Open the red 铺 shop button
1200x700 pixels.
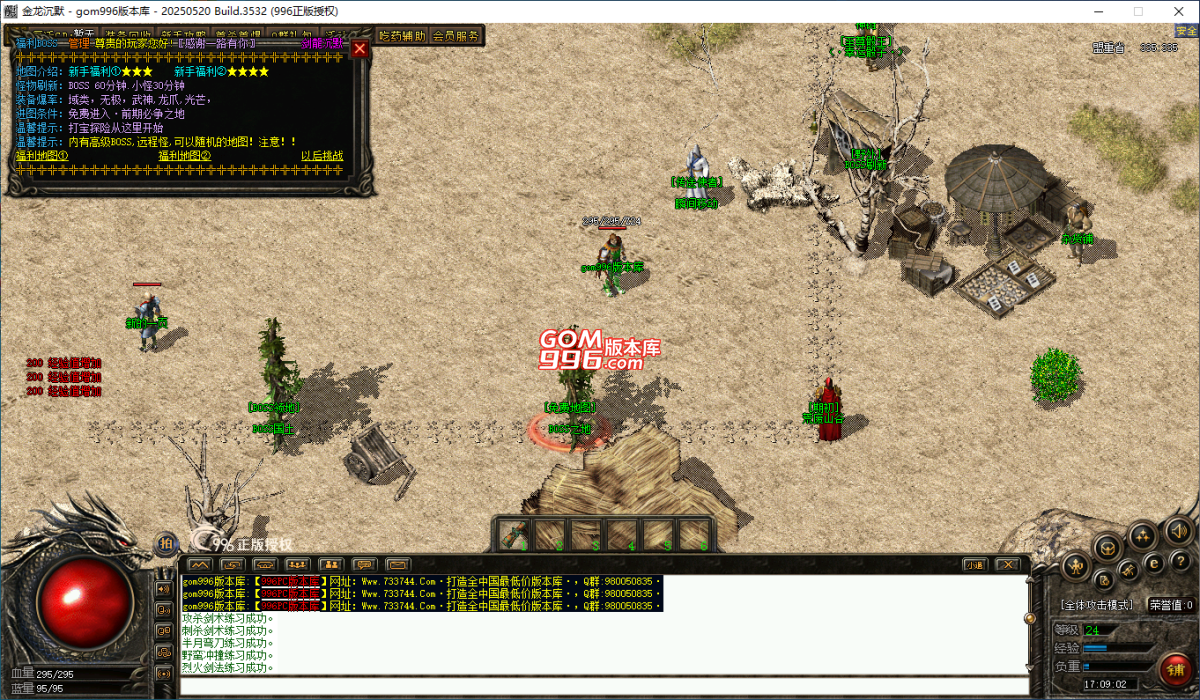coord(1175,667)
